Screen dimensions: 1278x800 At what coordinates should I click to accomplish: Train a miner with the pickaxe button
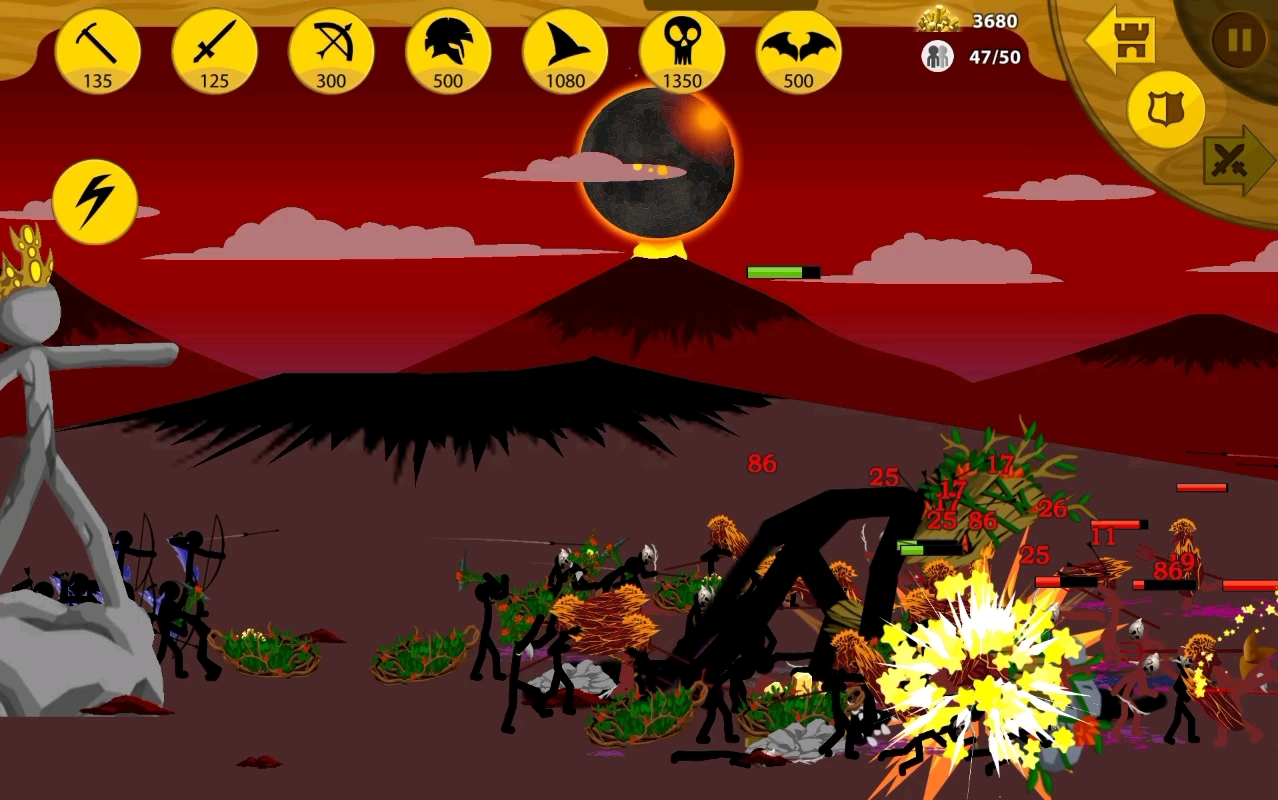97,52
